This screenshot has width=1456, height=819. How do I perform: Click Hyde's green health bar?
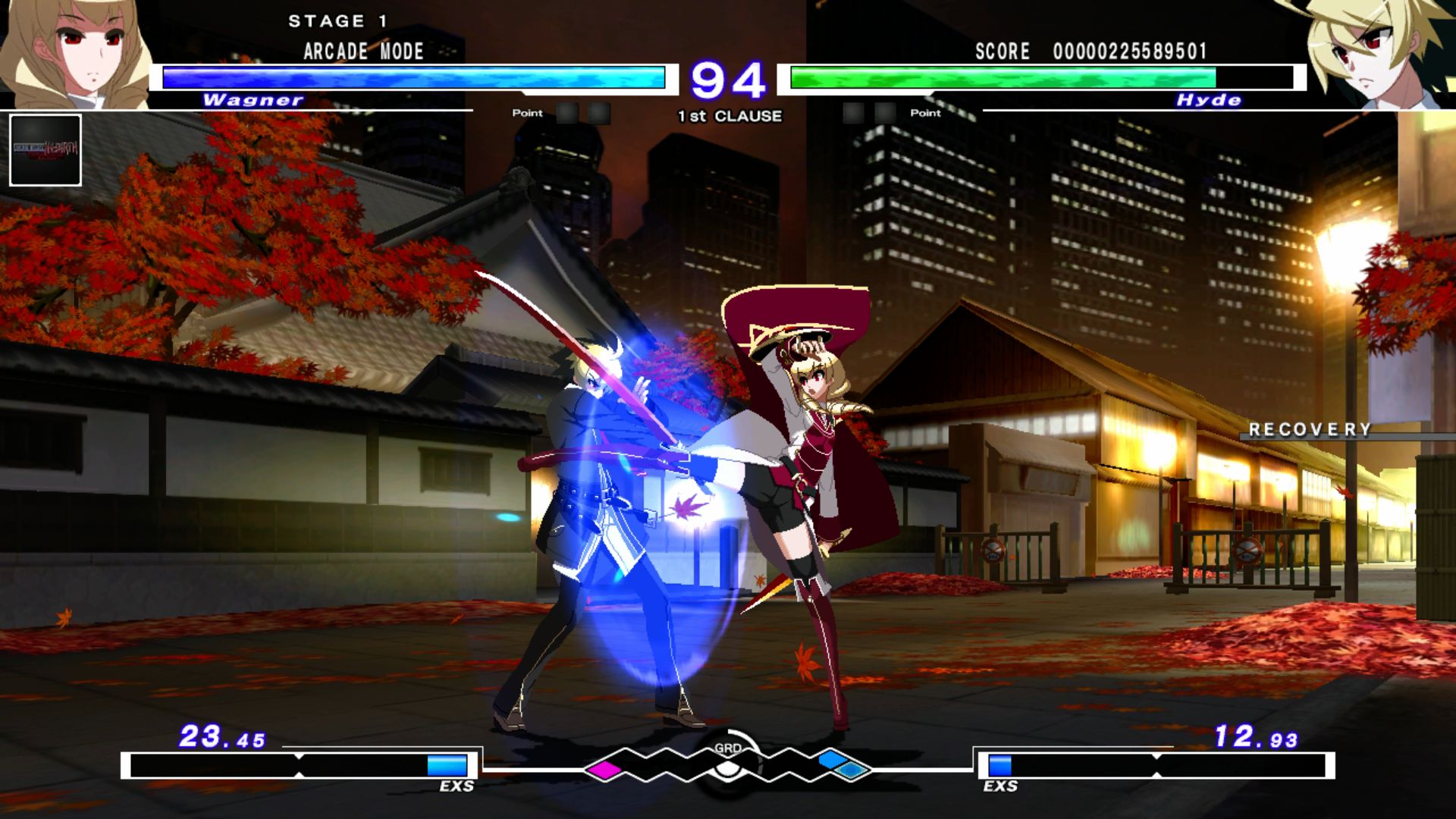click(x=1001, y=77)
